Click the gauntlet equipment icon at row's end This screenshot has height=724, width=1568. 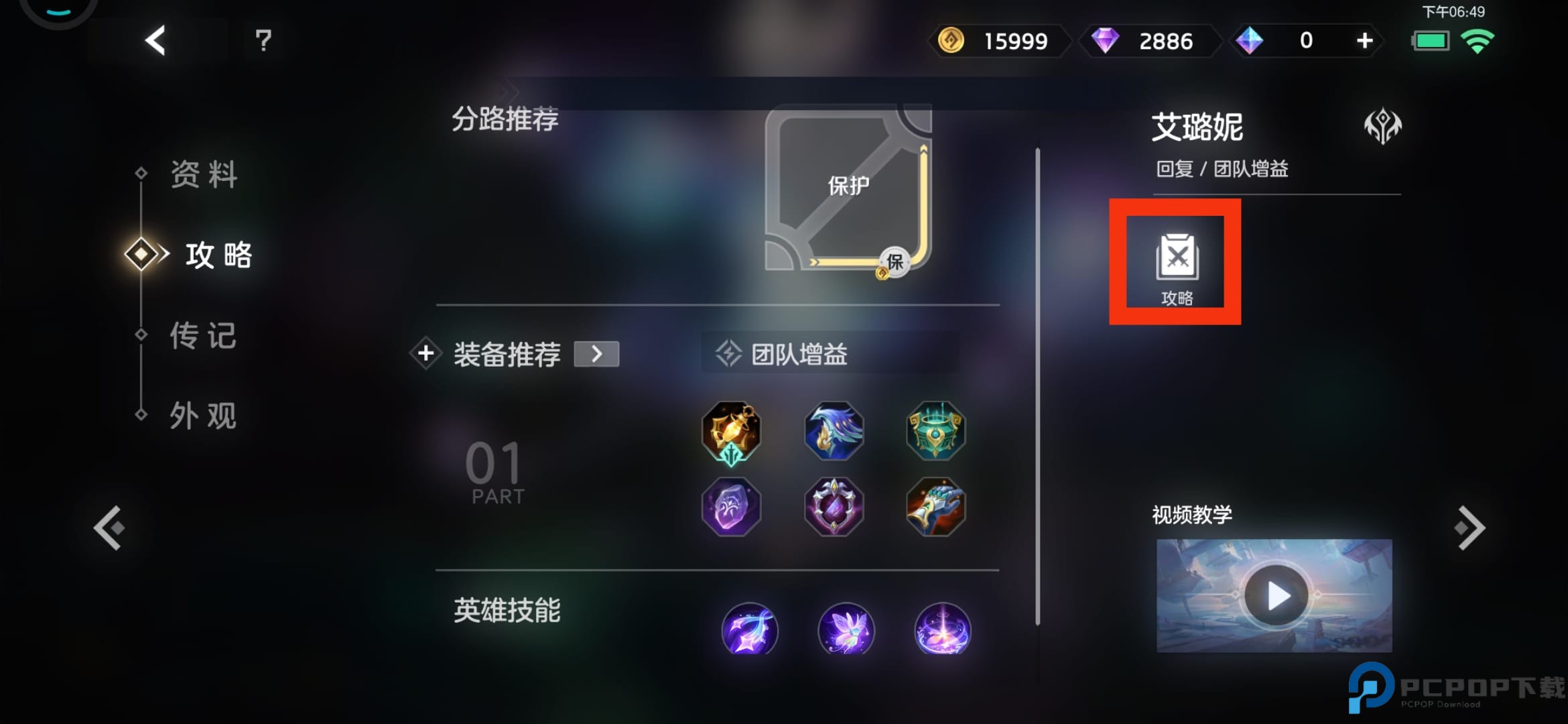935,507
